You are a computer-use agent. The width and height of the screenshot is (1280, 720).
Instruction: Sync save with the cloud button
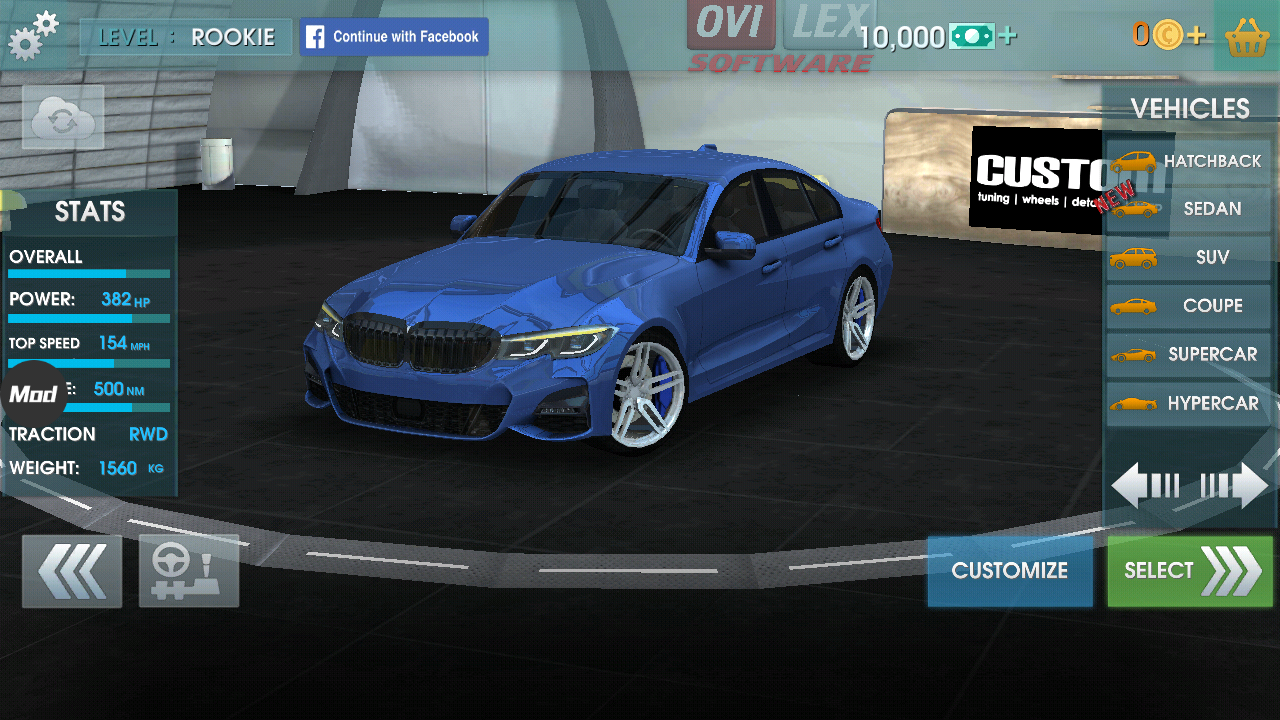pos(63,118)
